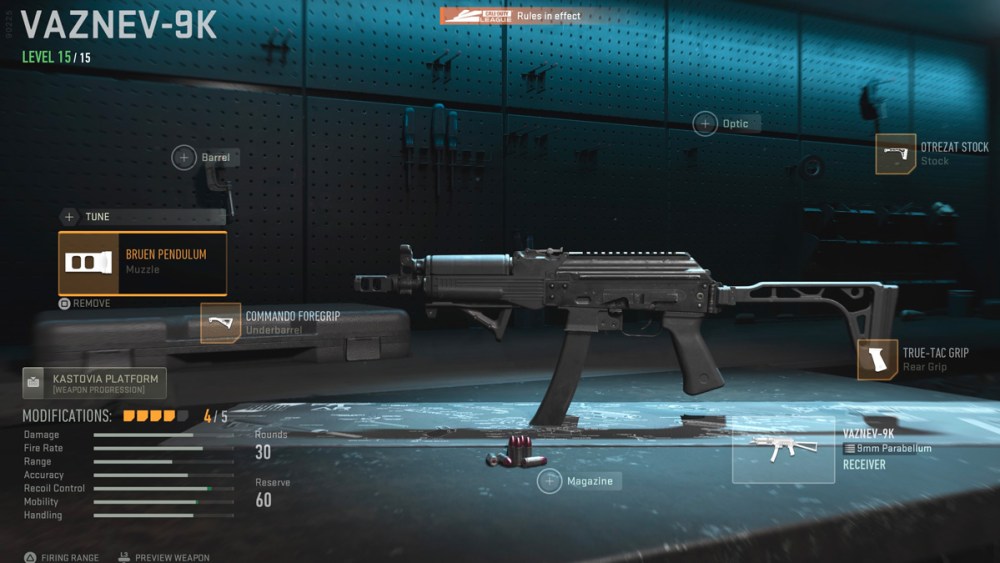
Task: Remove the Bruen Pendulum attachment
Action: point(85,303)
